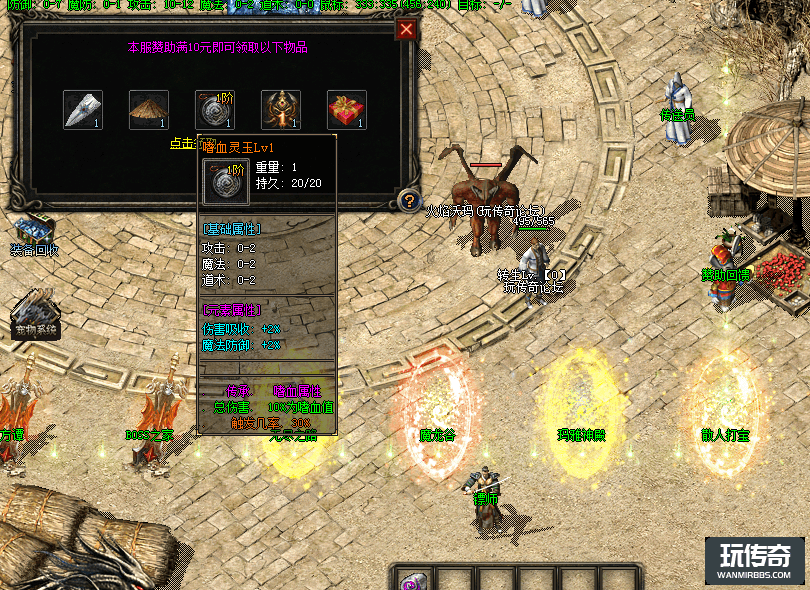
Task: Select the Bloodthirst Jade stone reward
Action: tap(215, 110)
